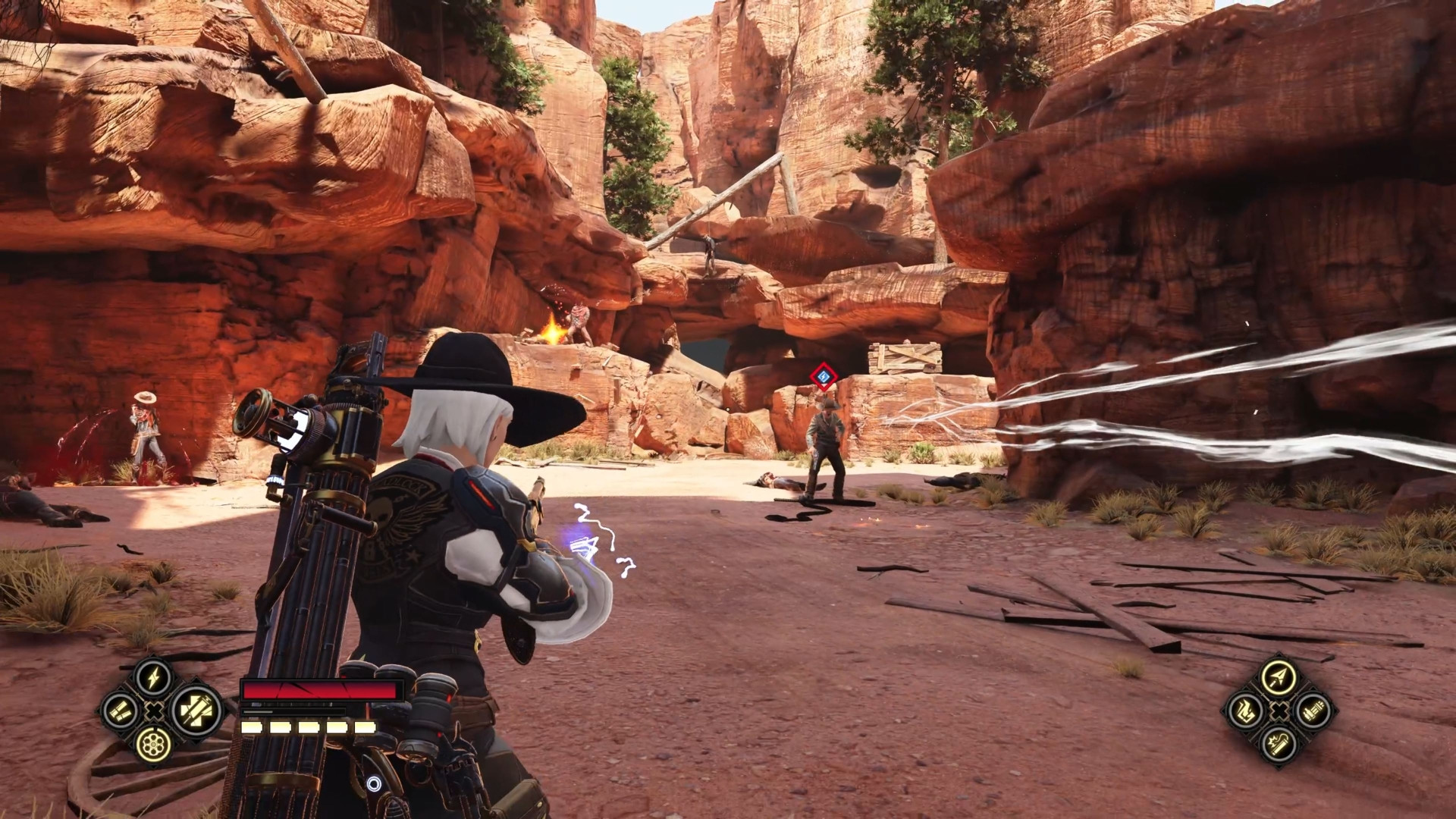Screen dimensions: 1456x819
Task: Select the first yellow energy cell segment
Action: pyautogui.click(x=252, y=729)
